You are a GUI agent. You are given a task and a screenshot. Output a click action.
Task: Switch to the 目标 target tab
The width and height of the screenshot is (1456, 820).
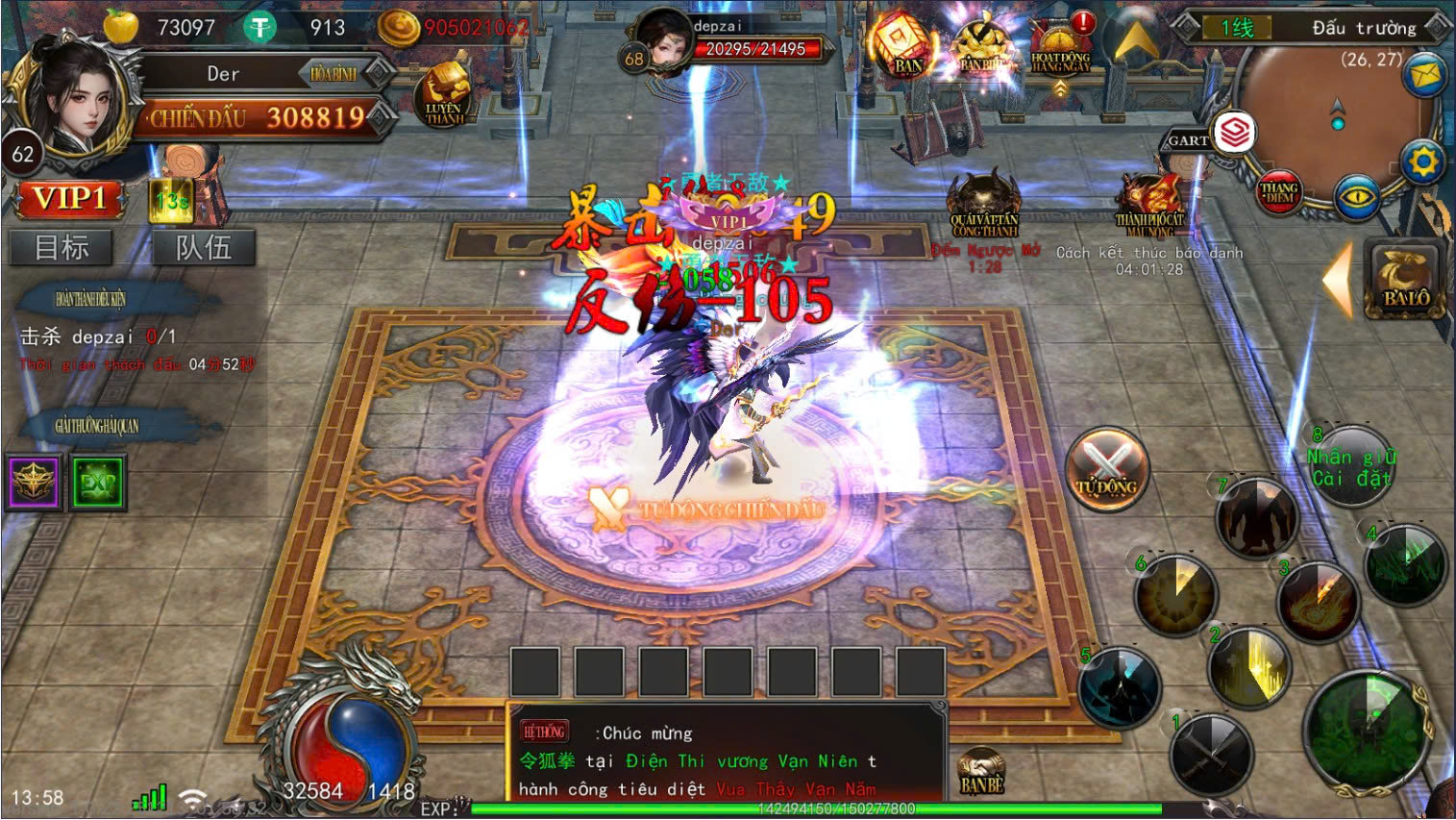click(62, 247)
